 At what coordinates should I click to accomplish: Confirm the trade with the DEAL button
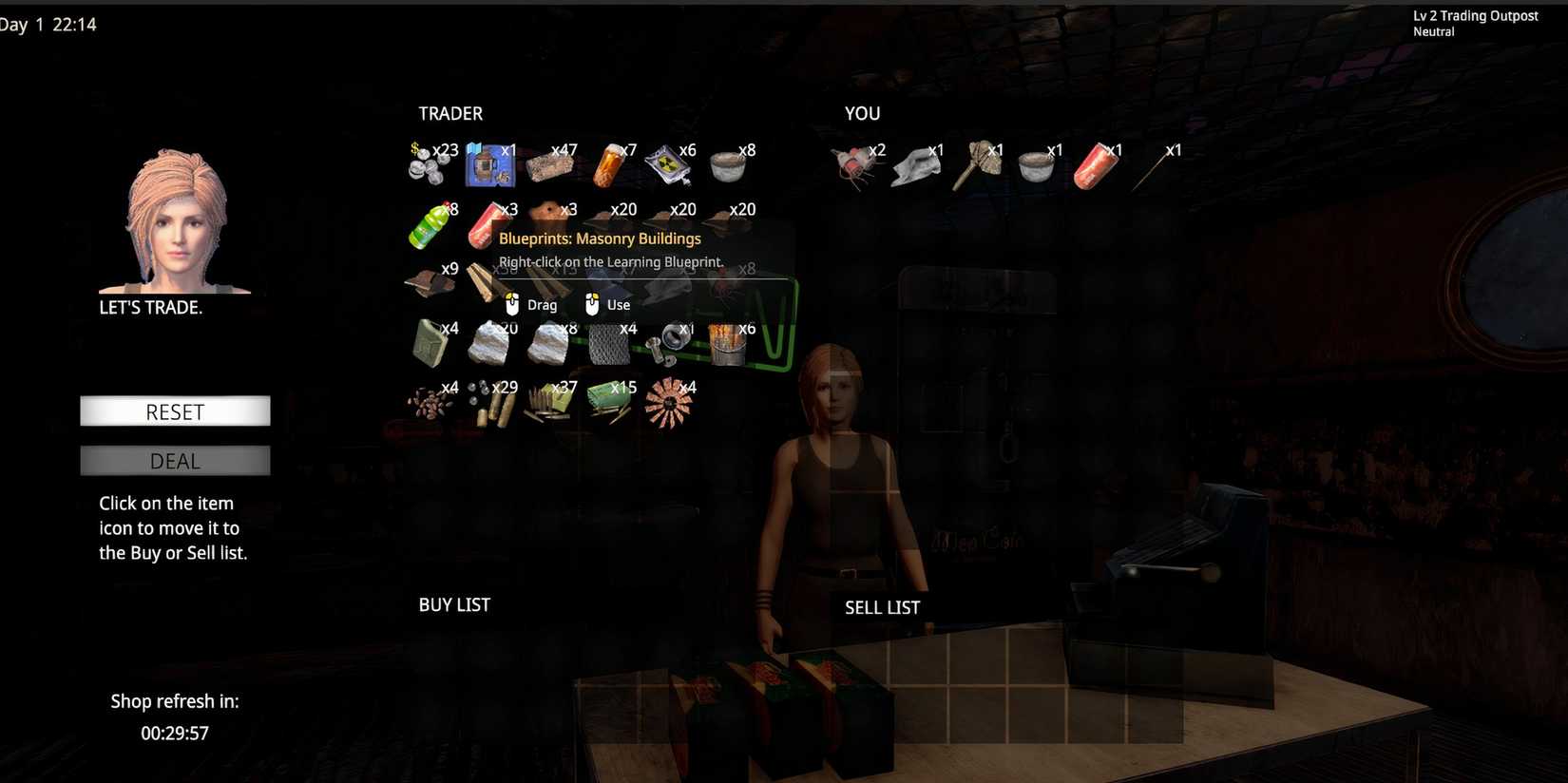175,461
